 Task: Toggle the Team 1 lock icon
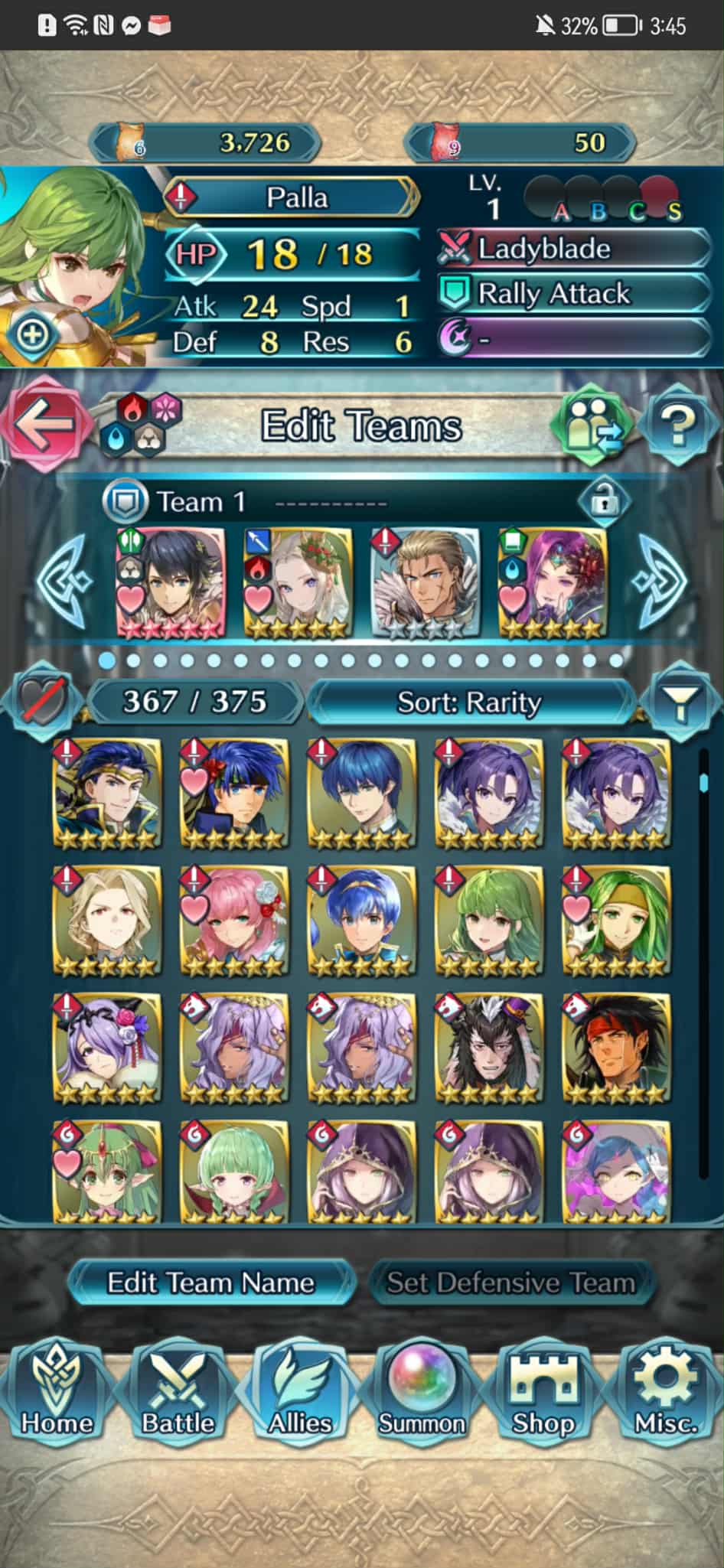604,502
